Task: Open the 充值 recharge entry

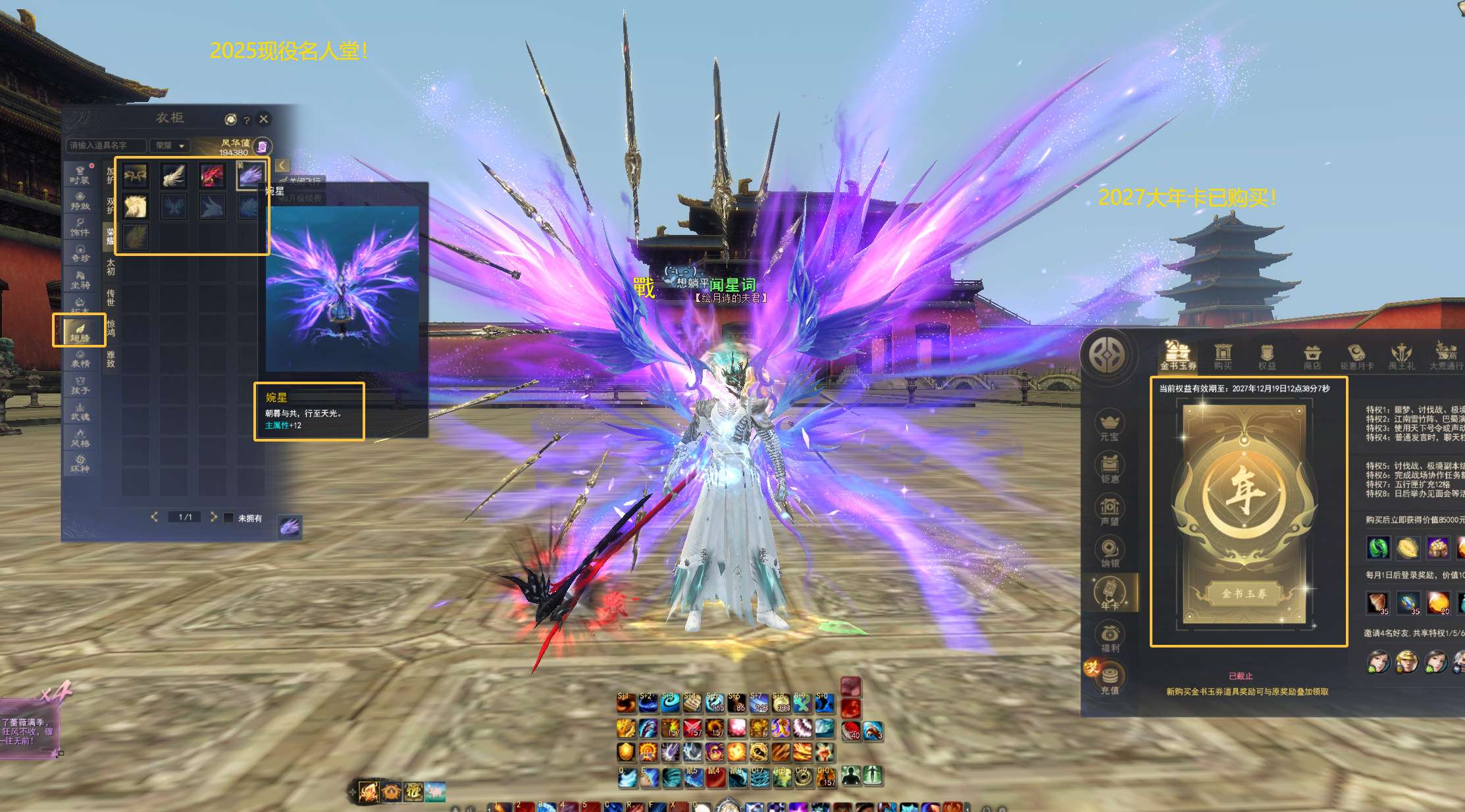Action: [x=1110, y=680]
